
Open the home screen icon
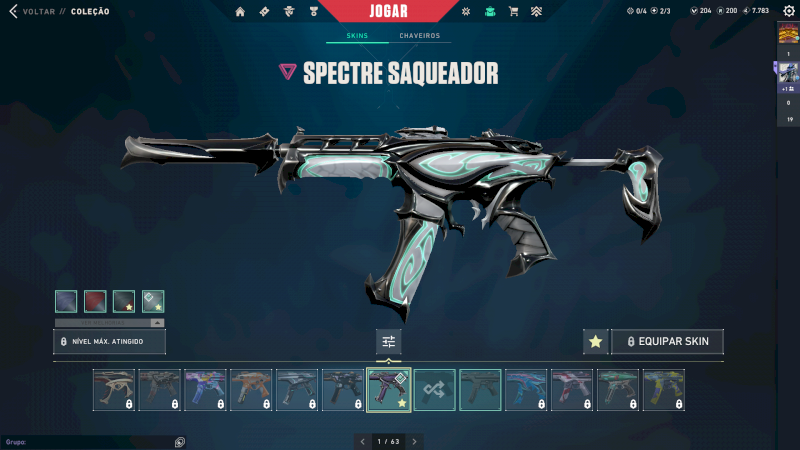[240, 11]
